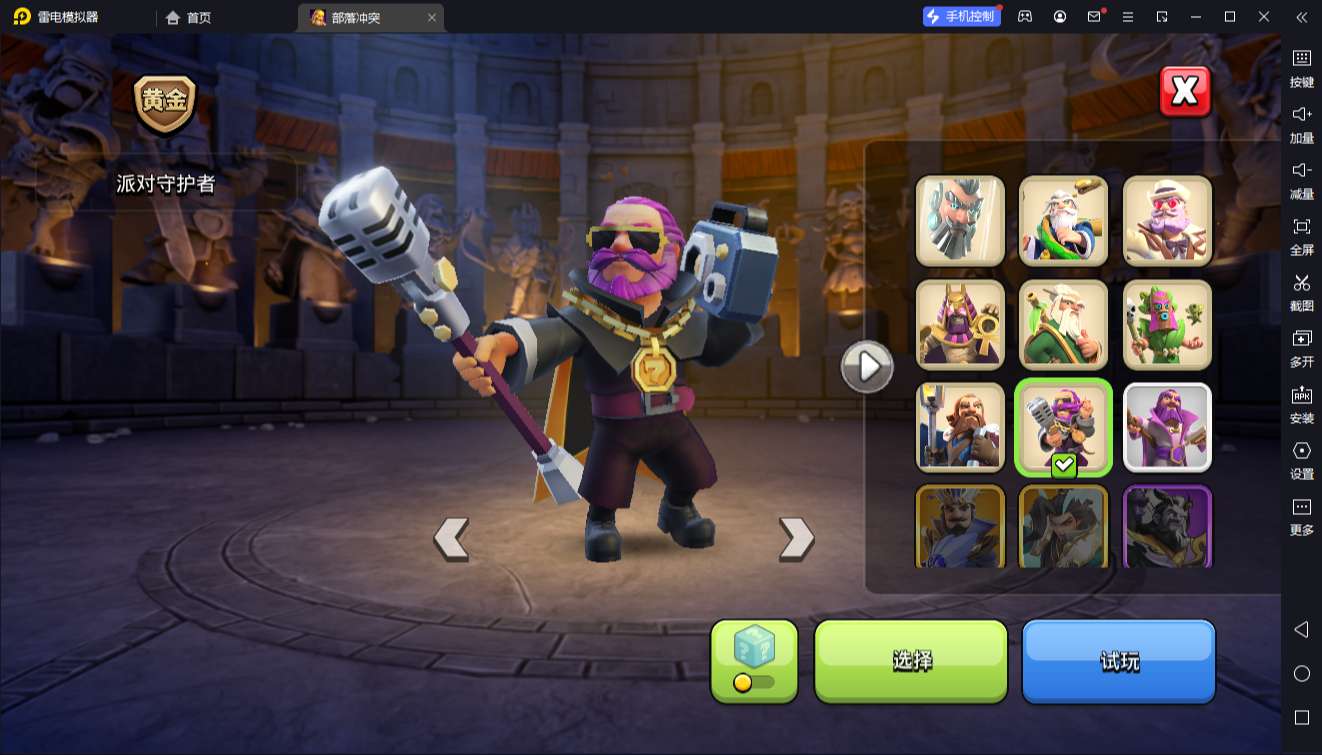The image size is (1322, 755).
Task: Click the blue 试玩 try-out button
Action: click(x=1118, y=660)
